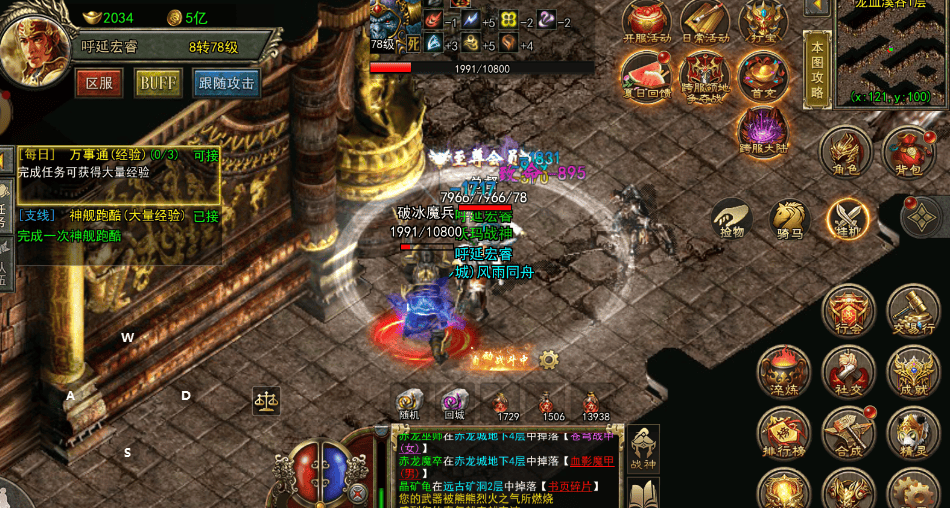
Task: Open the 日常活动 daily activities icon
Action: click(705, 21)
